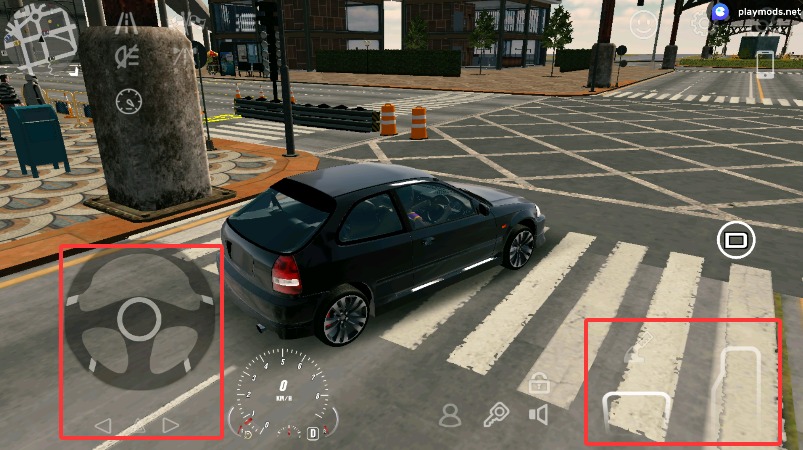Viewport: 803px width, 450px height.
Task: Activate the hazard lights triangle
Action: click(137, 426)
